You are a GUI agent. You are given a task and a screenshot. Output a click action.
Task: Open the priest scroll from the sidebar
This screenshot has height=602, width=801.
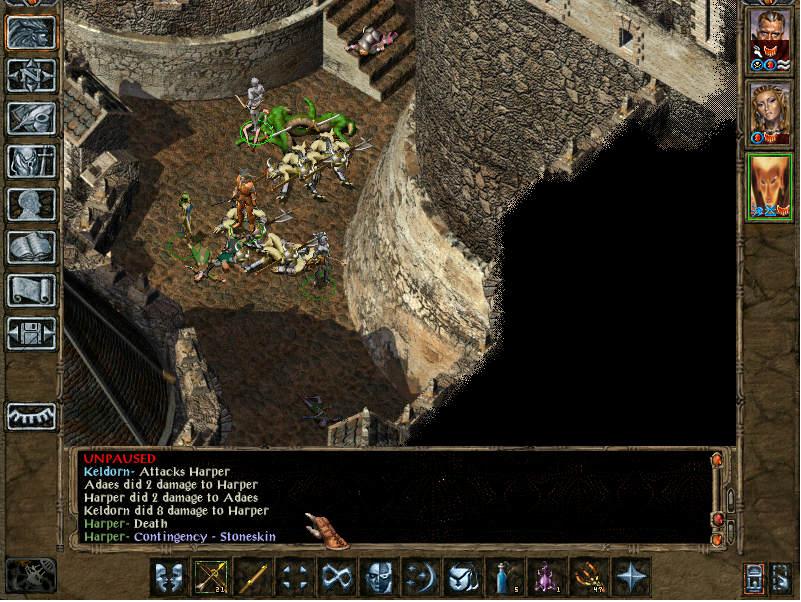coord(32,290)
